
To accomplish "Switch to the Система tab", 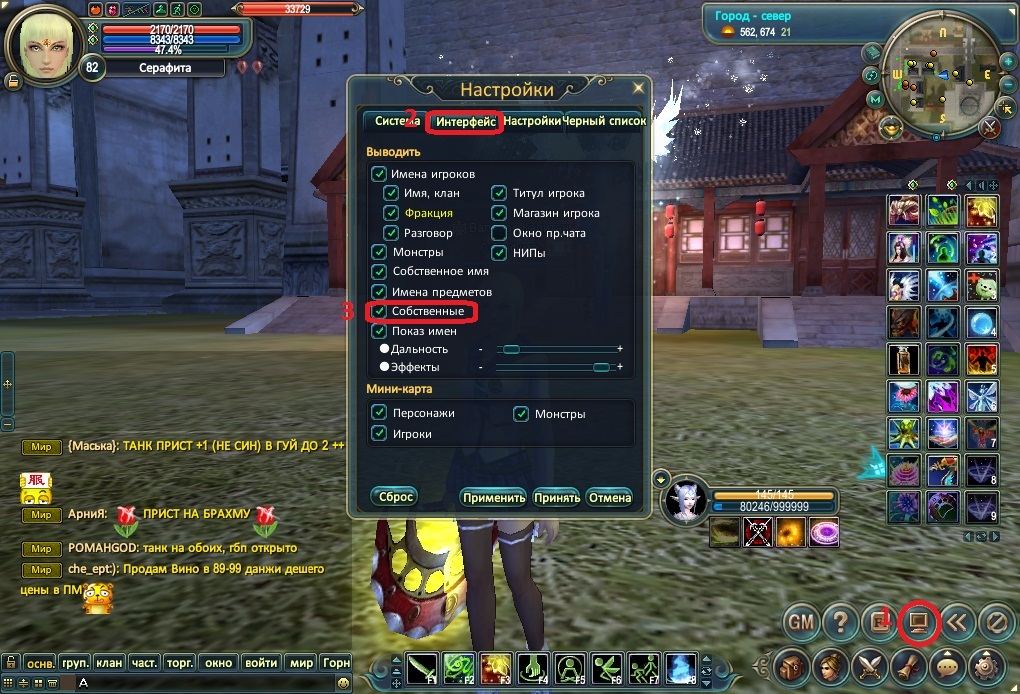I will coord(396,121).
